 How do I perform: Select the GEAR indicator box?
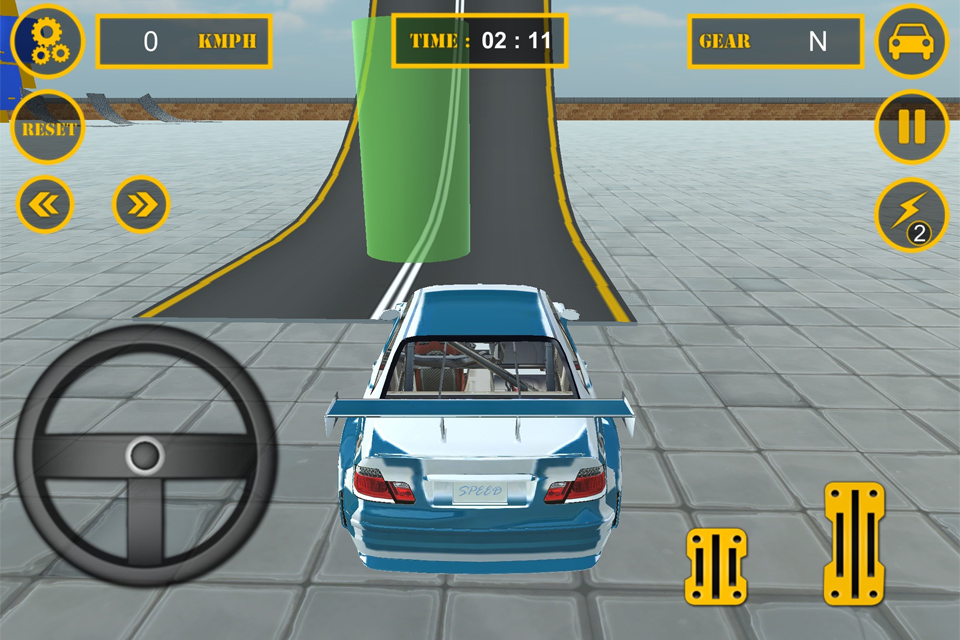coord(775,41)
